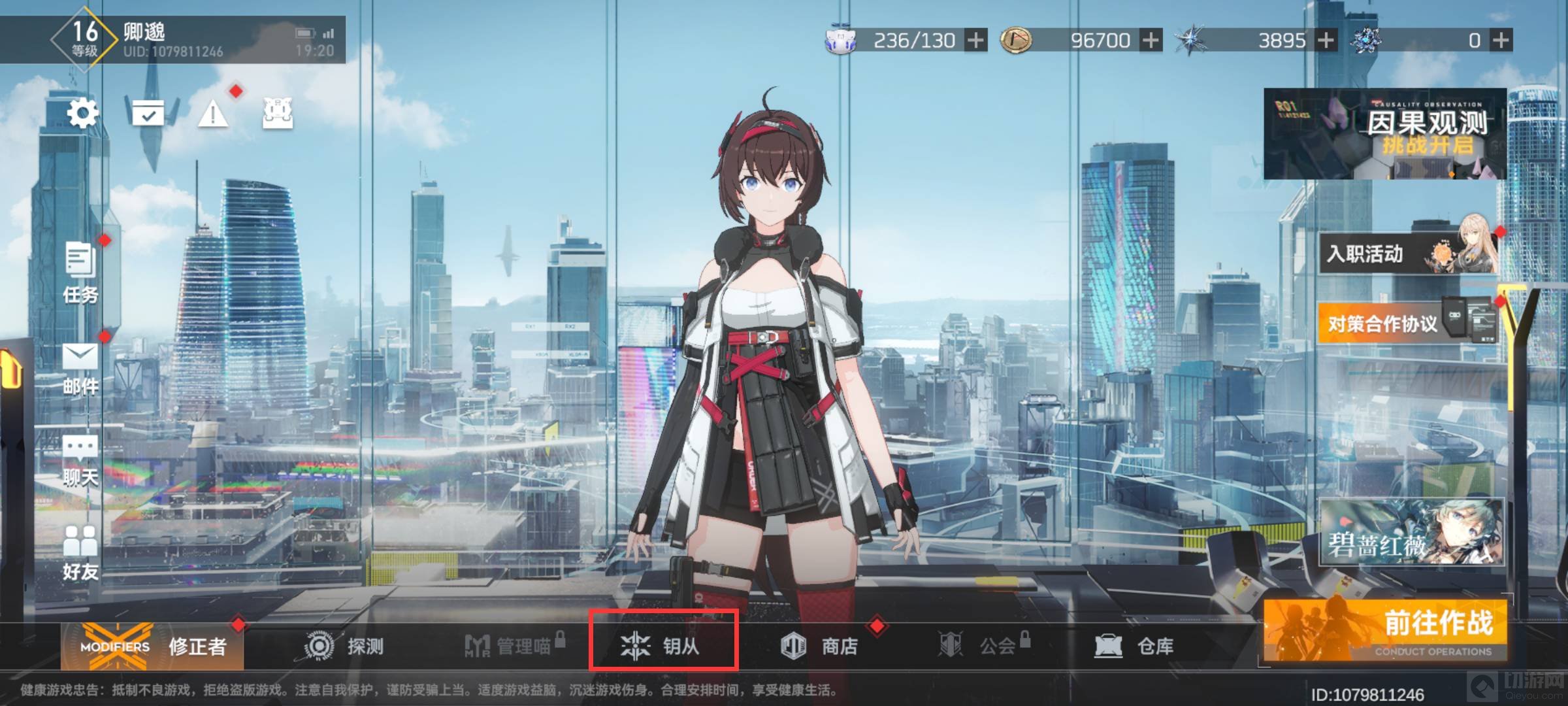
Task: Open 探测 in the bottom bar
Action: pyautogui.click(x=344, y=647)
